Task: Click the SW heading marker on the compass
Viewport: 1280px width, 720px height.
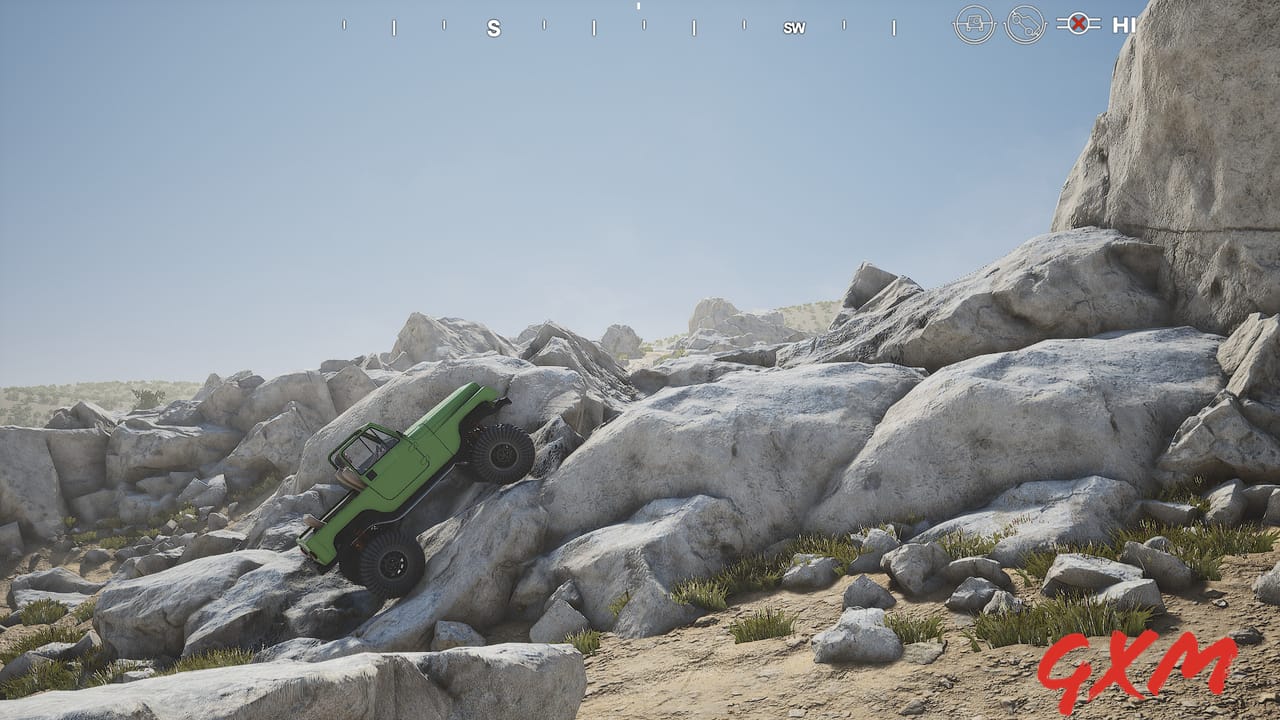Action: (x=793, y=28)
